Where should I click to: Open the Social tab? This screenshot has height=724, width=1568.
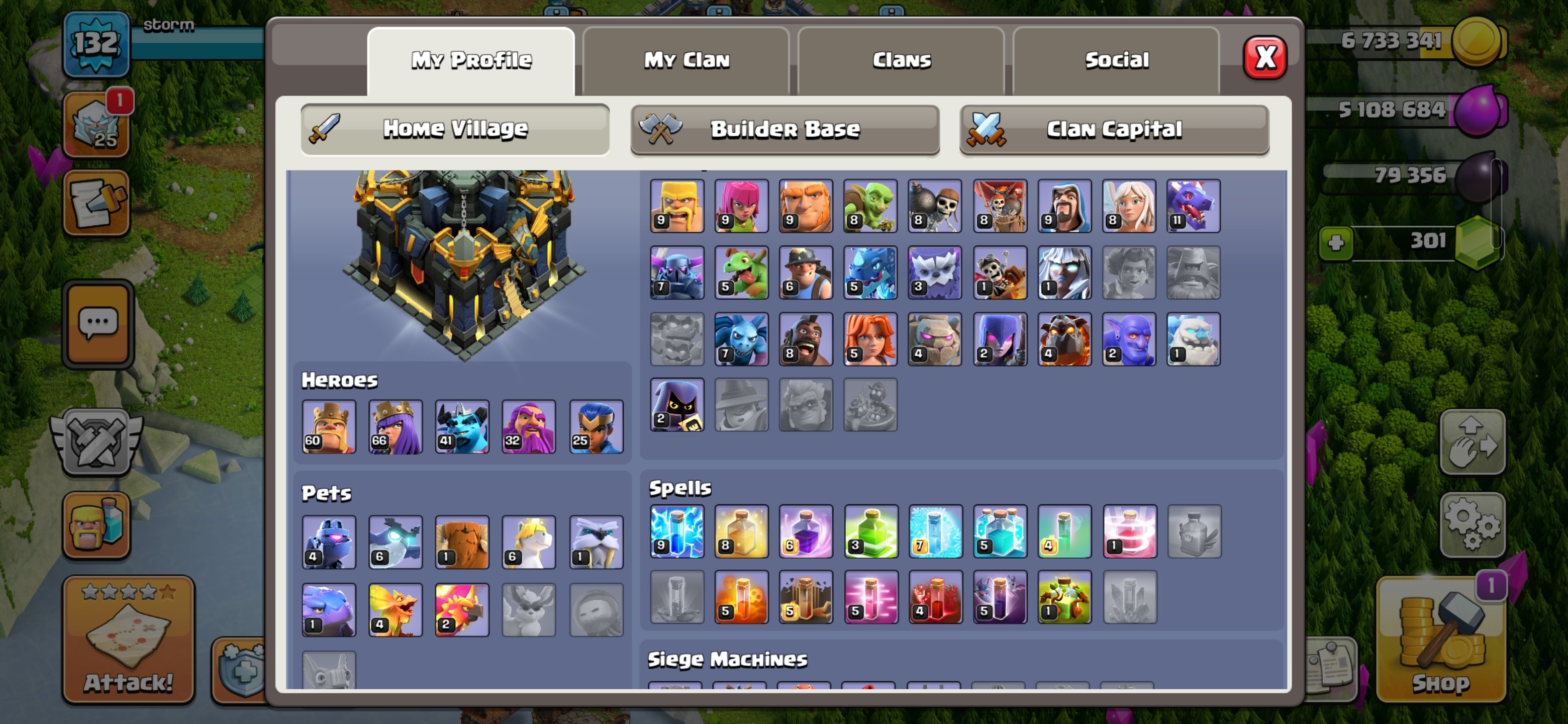1118,60
